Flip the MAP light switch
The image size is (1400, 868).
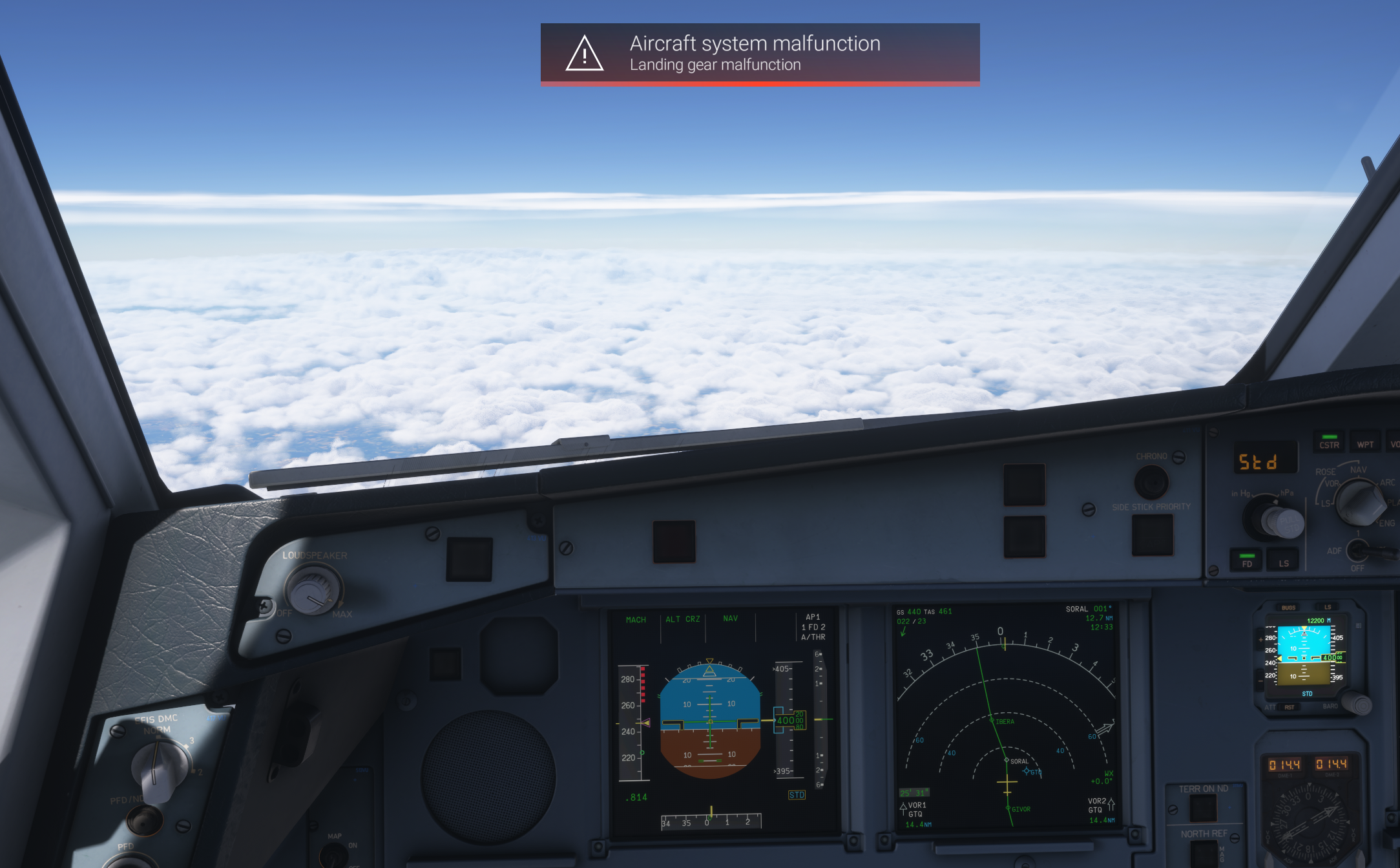click(x=335, y=854)
